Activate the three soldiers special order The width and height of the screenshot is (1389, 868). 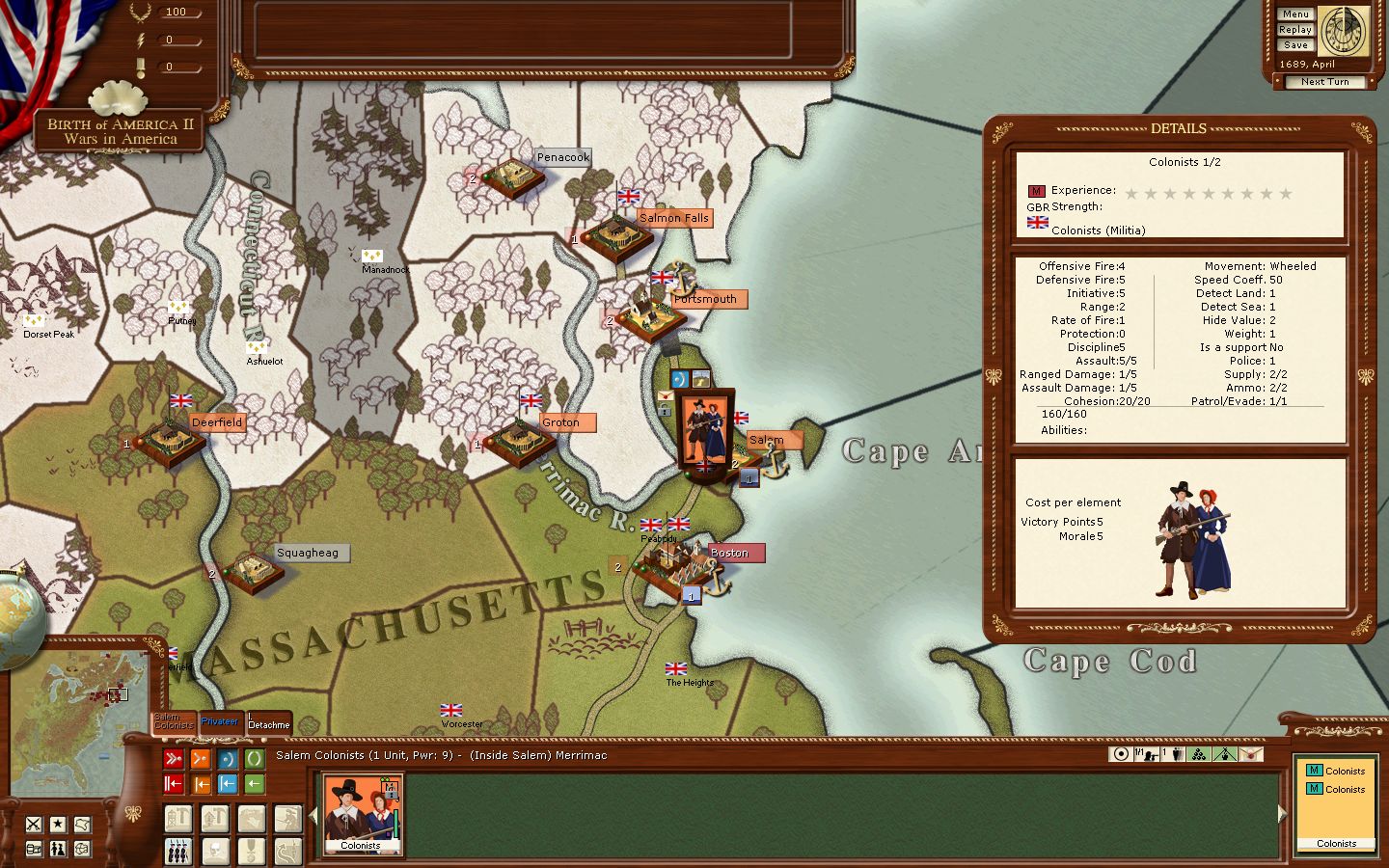(178, 851)
